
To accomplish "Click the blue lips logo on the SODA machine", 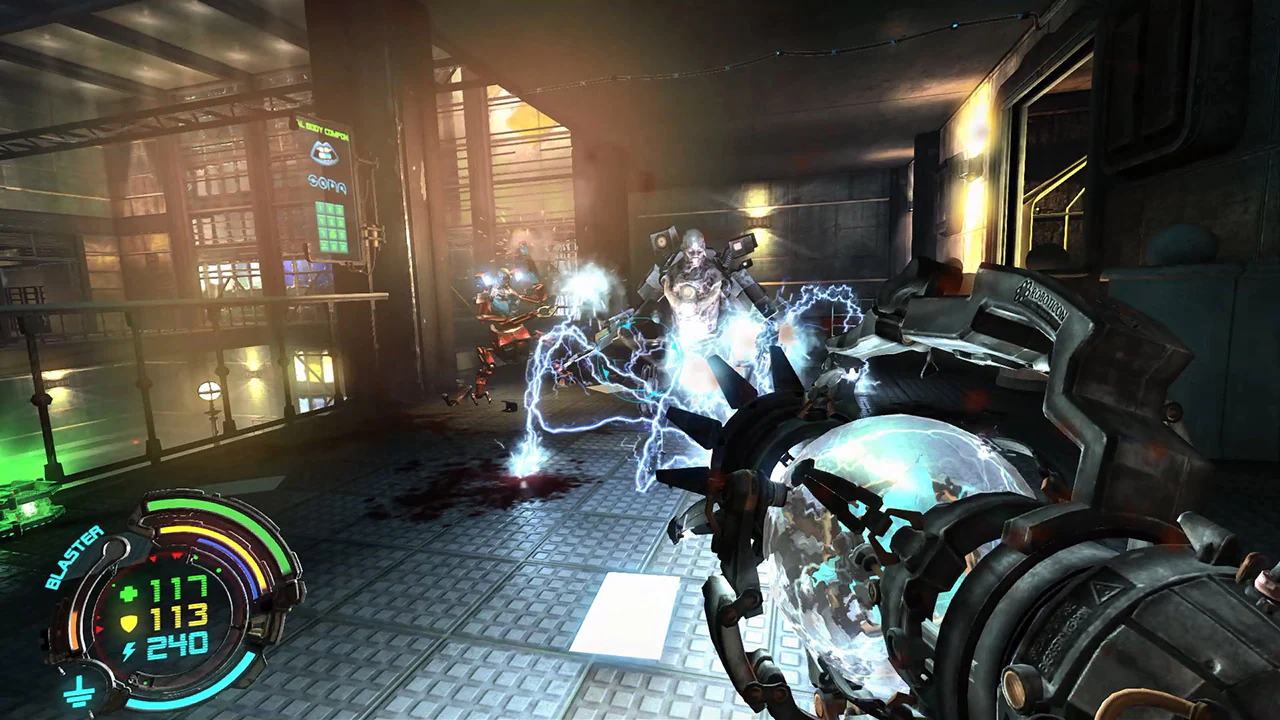I will (x=324, y=152).
